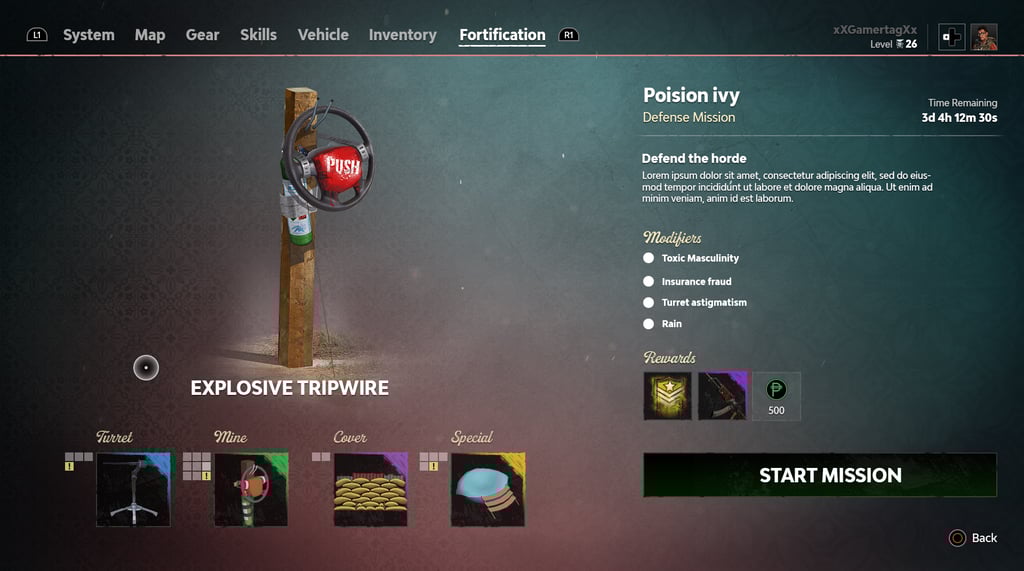Choose the Mine tripwire slot
This screenshot has width=1024, height=571.
[251, 489]
